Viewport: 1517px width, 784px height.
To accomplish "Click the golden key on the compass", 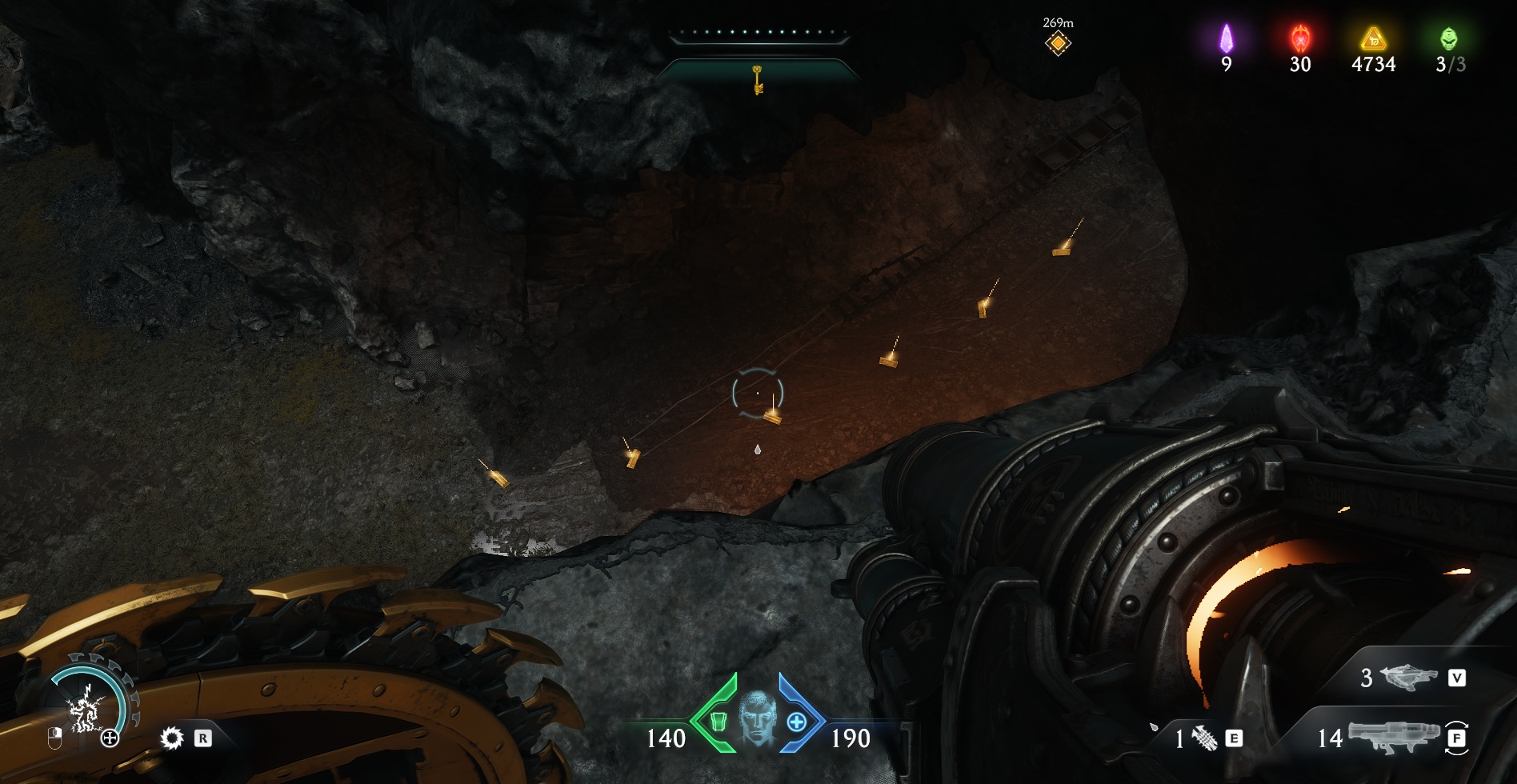I will pos(757,80).
